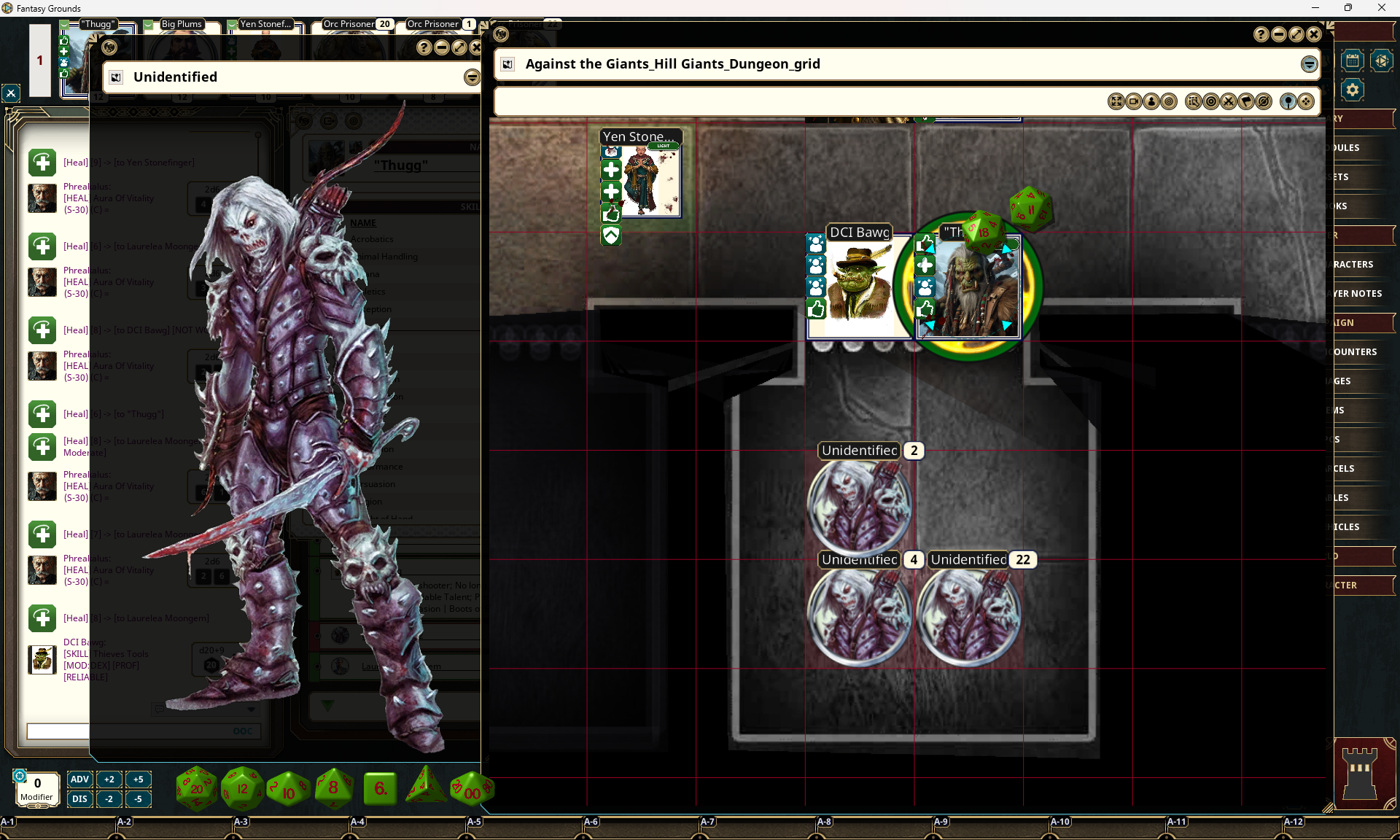Roll the green d8 die

coord(333,788)
